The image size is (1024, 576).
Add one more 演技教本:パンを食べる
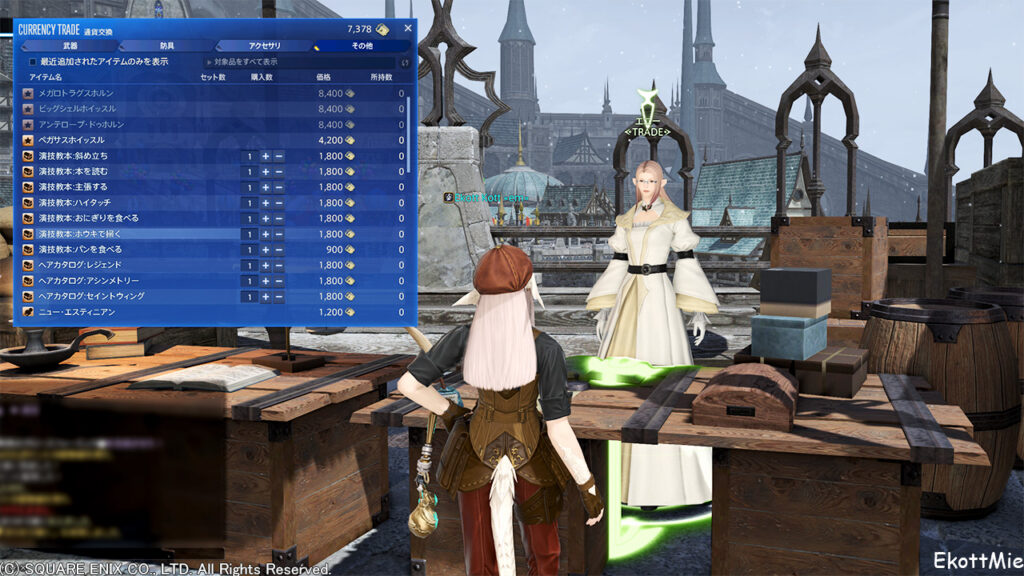[x=265, y=249]
